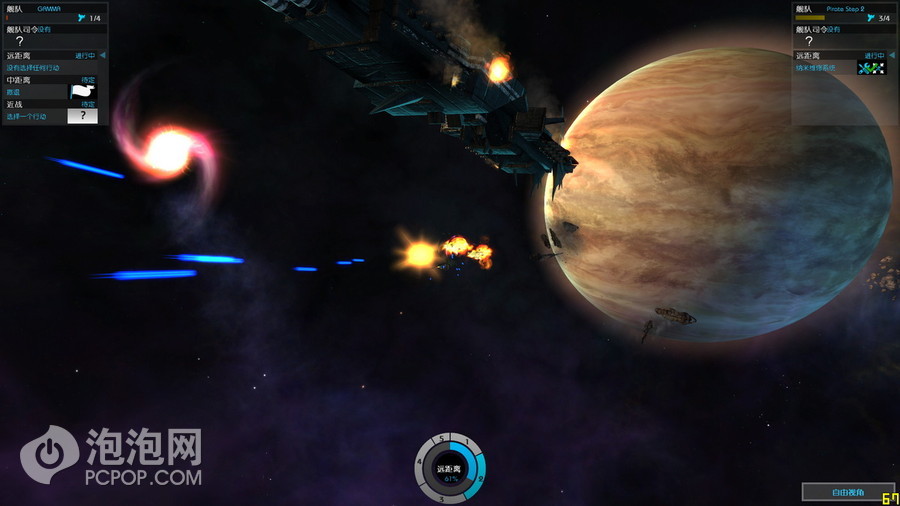Click the circular battle phase dial
The width and height of the screenshot is (900, 506).
tap(450, 469)
